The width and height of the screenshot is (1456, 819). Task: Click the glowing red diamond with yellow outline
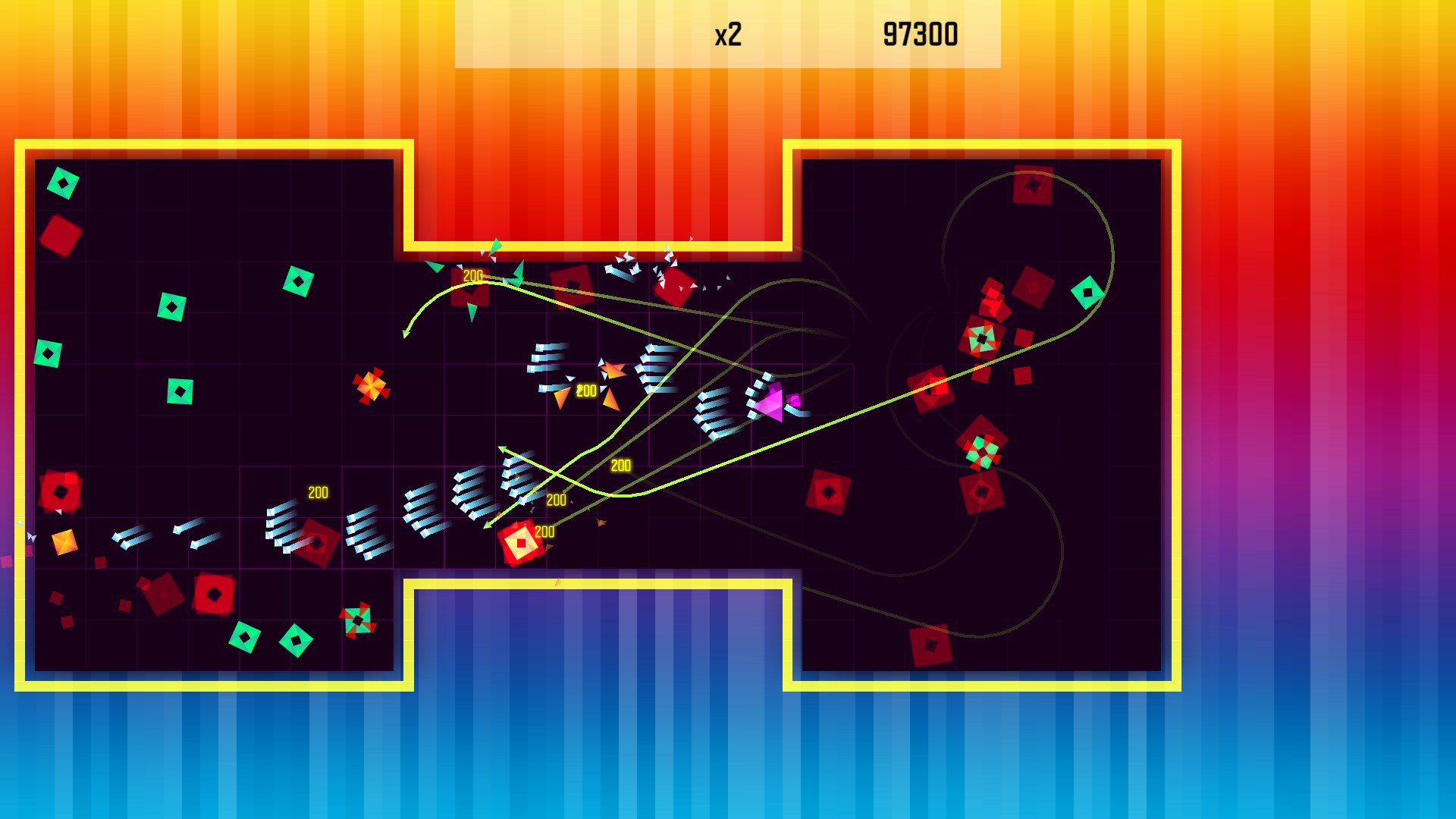[x=521, y=542]
